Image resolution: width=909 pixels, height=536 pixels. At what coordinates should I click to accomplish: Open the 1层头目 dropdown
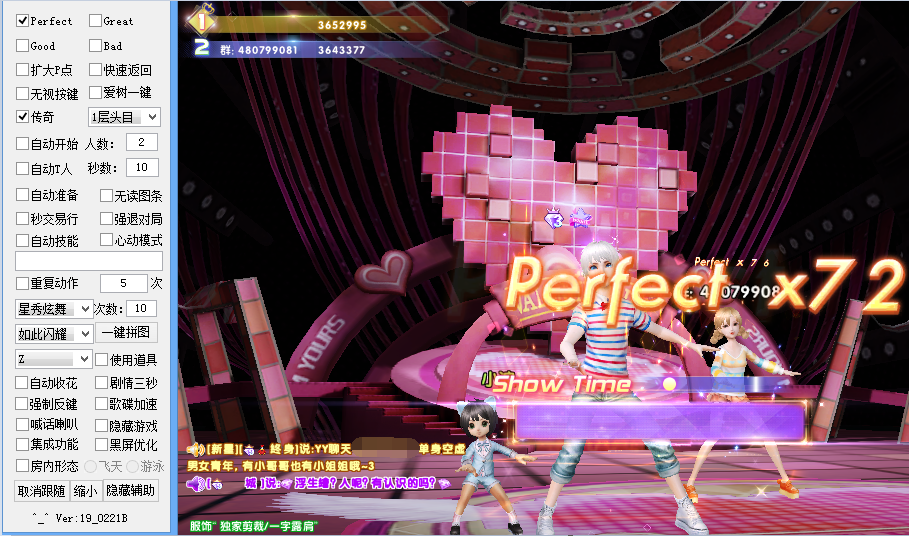pos(124,117)
